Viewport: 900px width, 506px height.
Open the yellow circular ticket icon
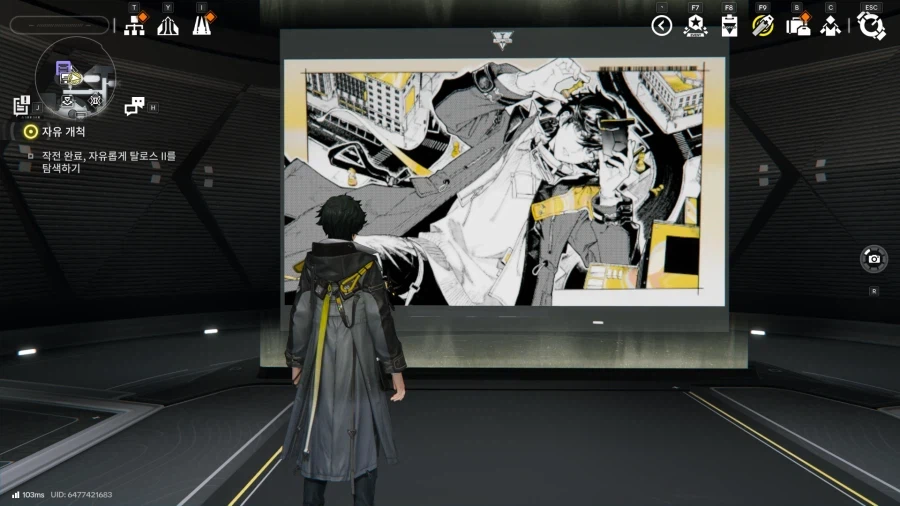[763, 27]
